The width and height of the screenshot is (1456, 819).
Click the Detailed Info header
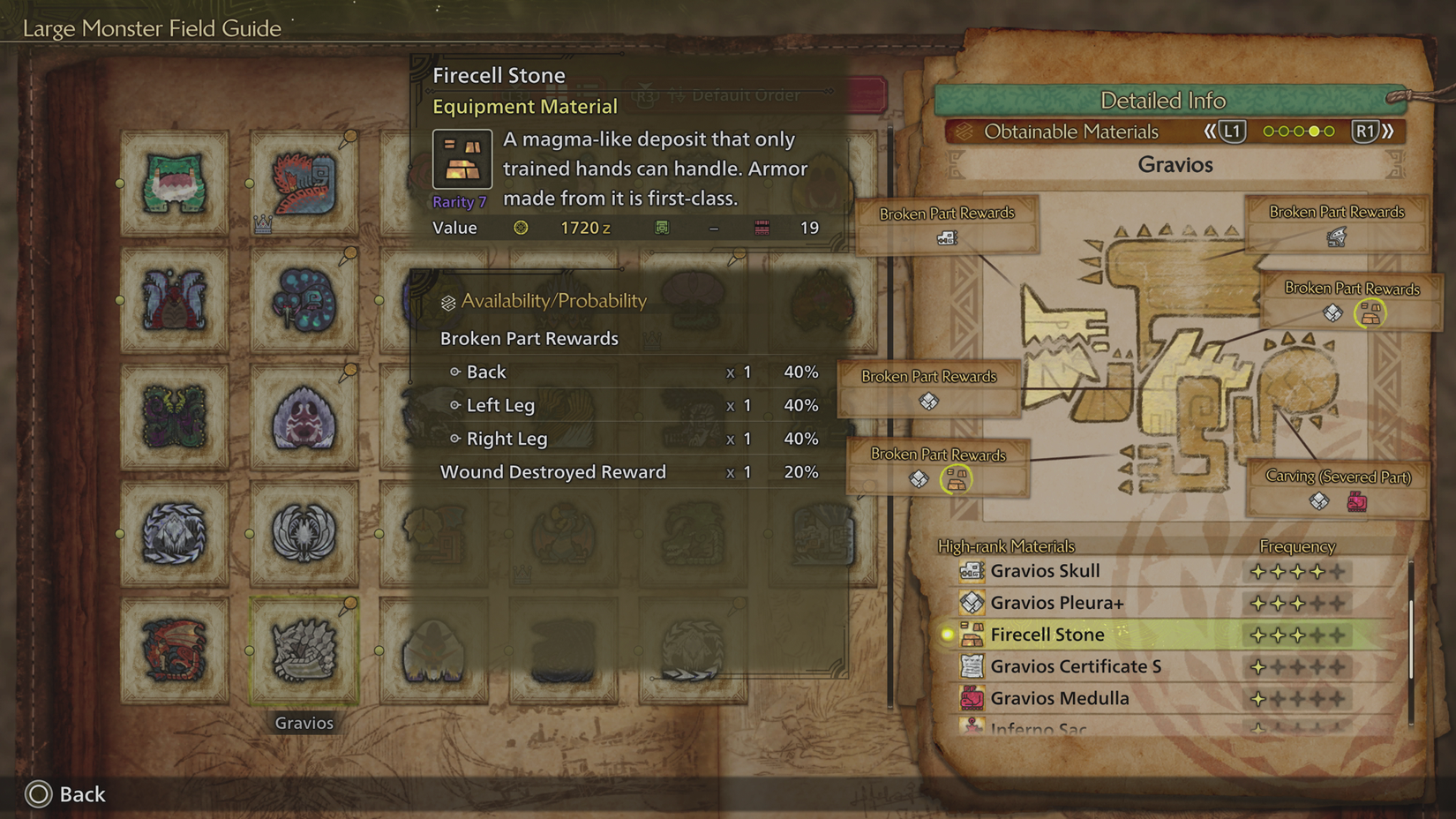1164,101
